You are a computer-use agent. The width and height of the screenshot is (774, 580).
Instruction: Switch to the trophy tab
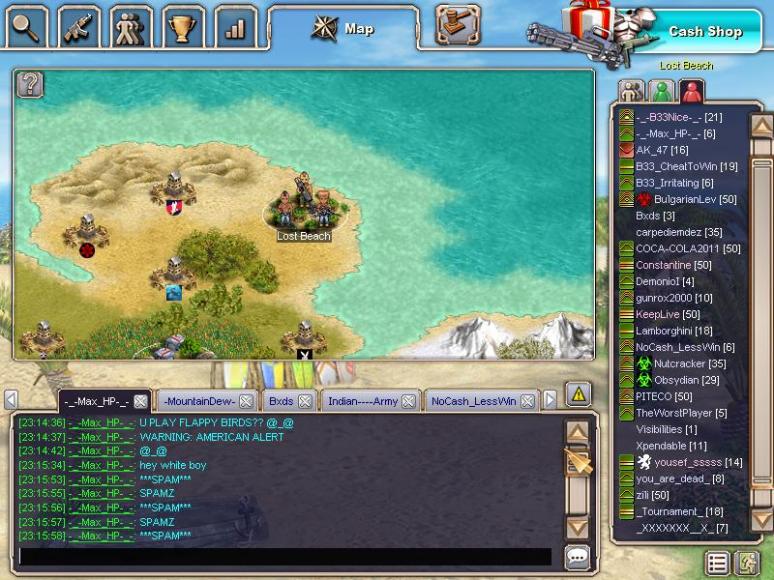(182, 26)
